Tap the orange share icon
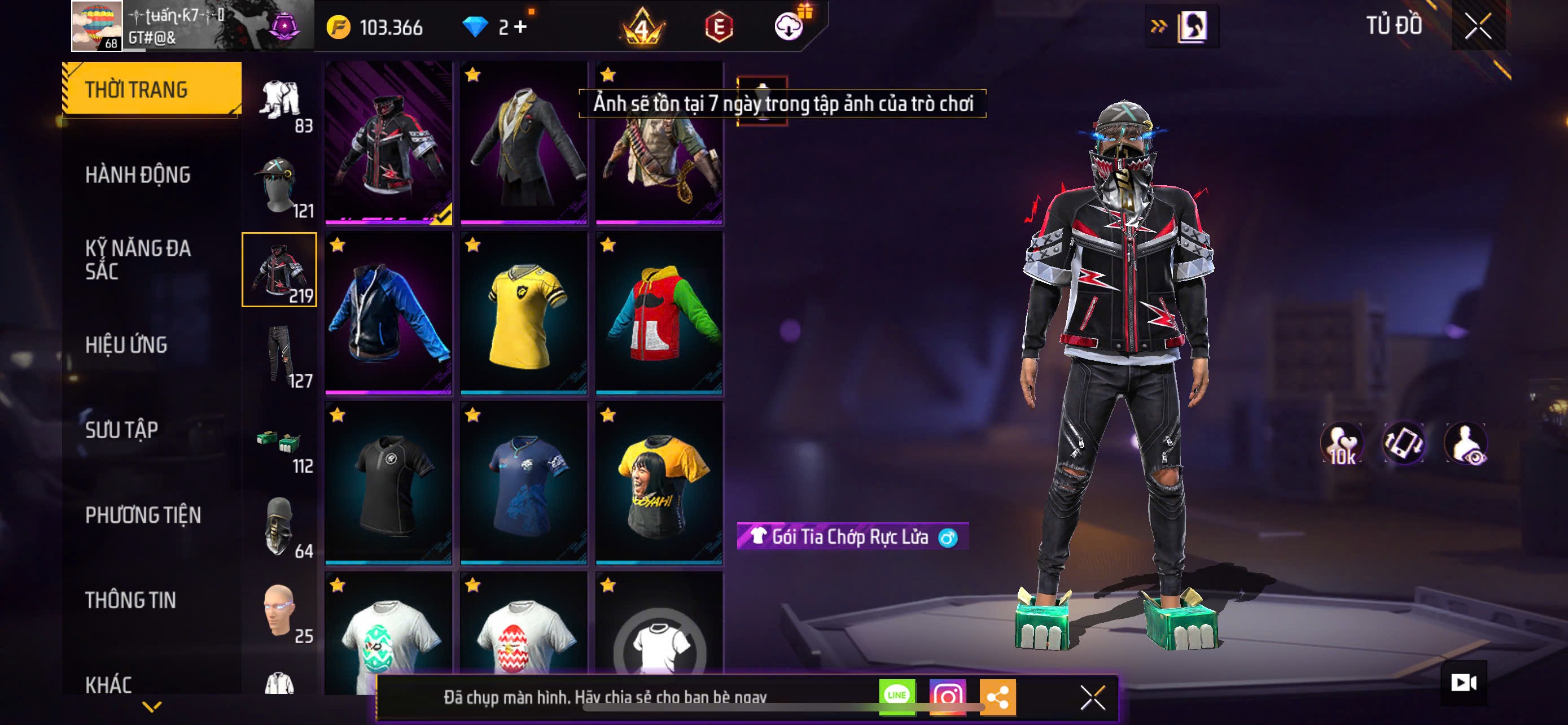1568x725 pixels. (x=998, y=696)
